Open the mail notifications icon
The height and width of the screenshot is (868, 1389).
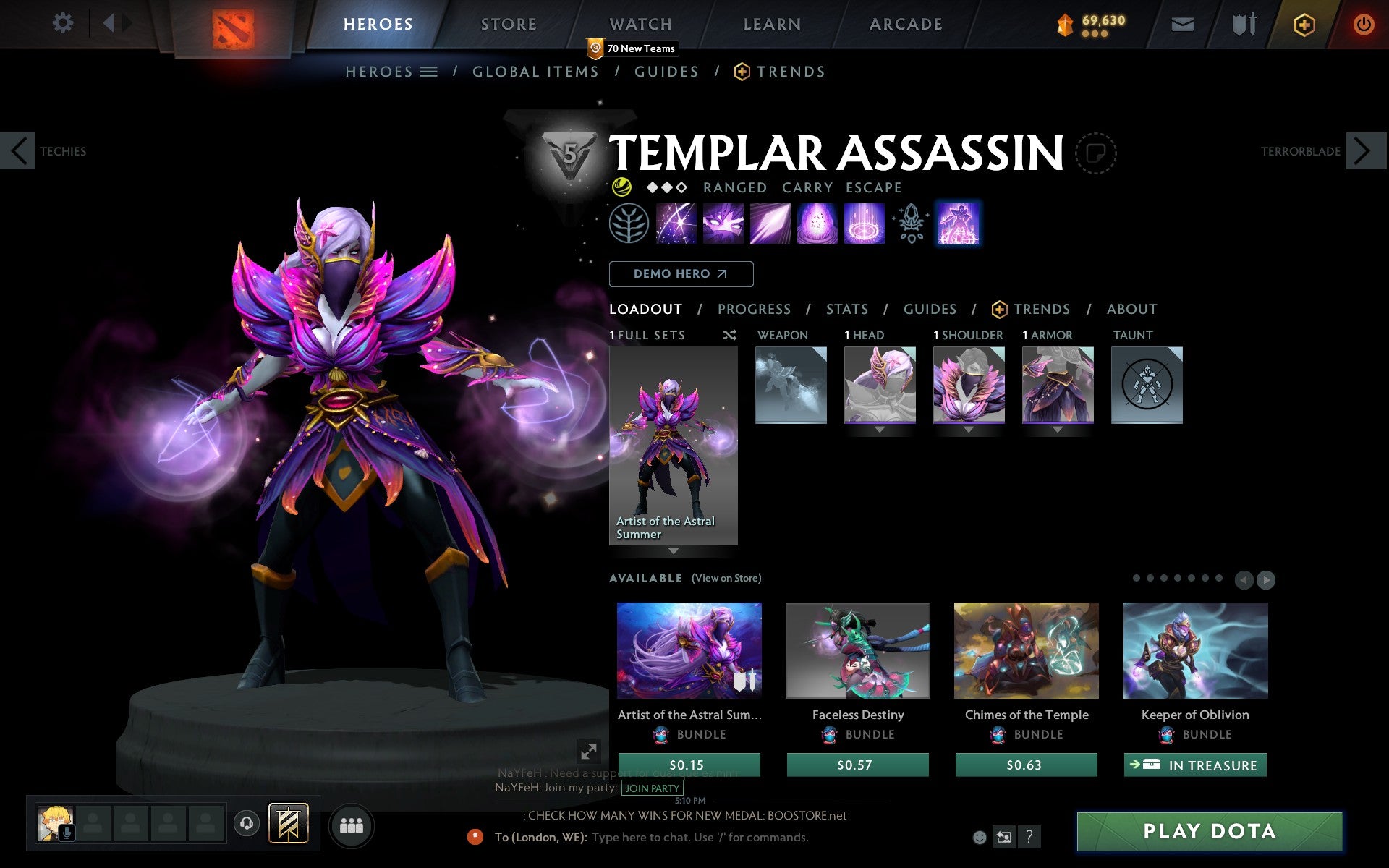[x=1182, y=23]
